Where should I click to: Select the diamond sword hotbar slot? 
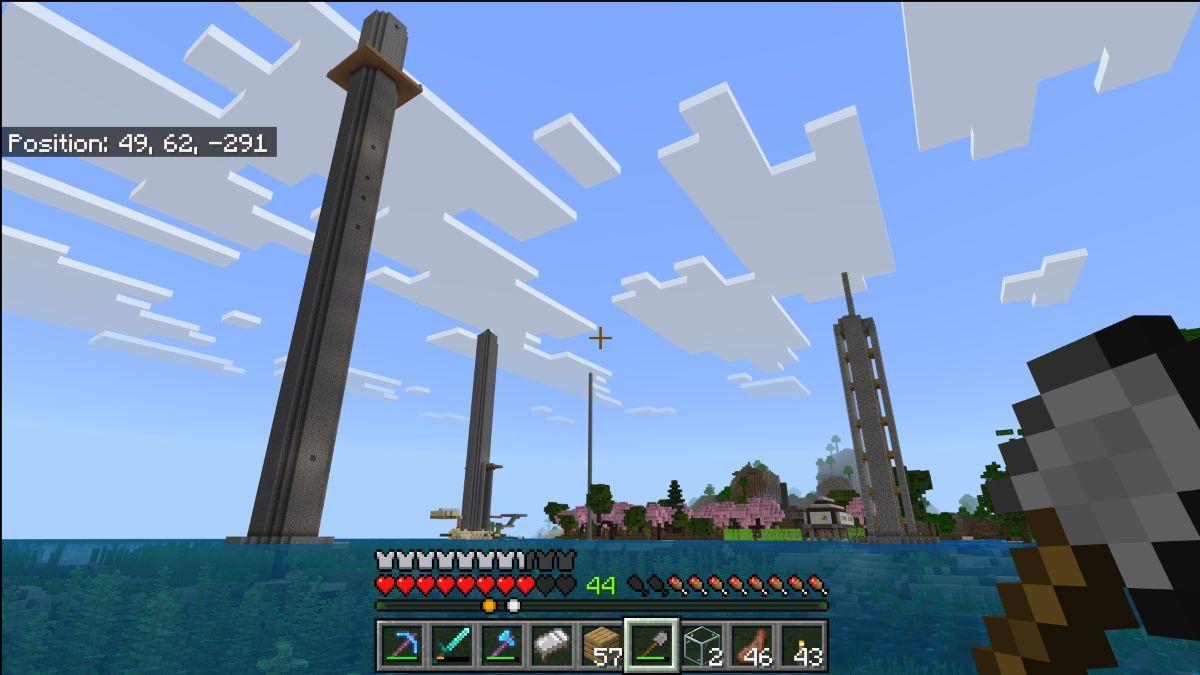click(452, 646)
